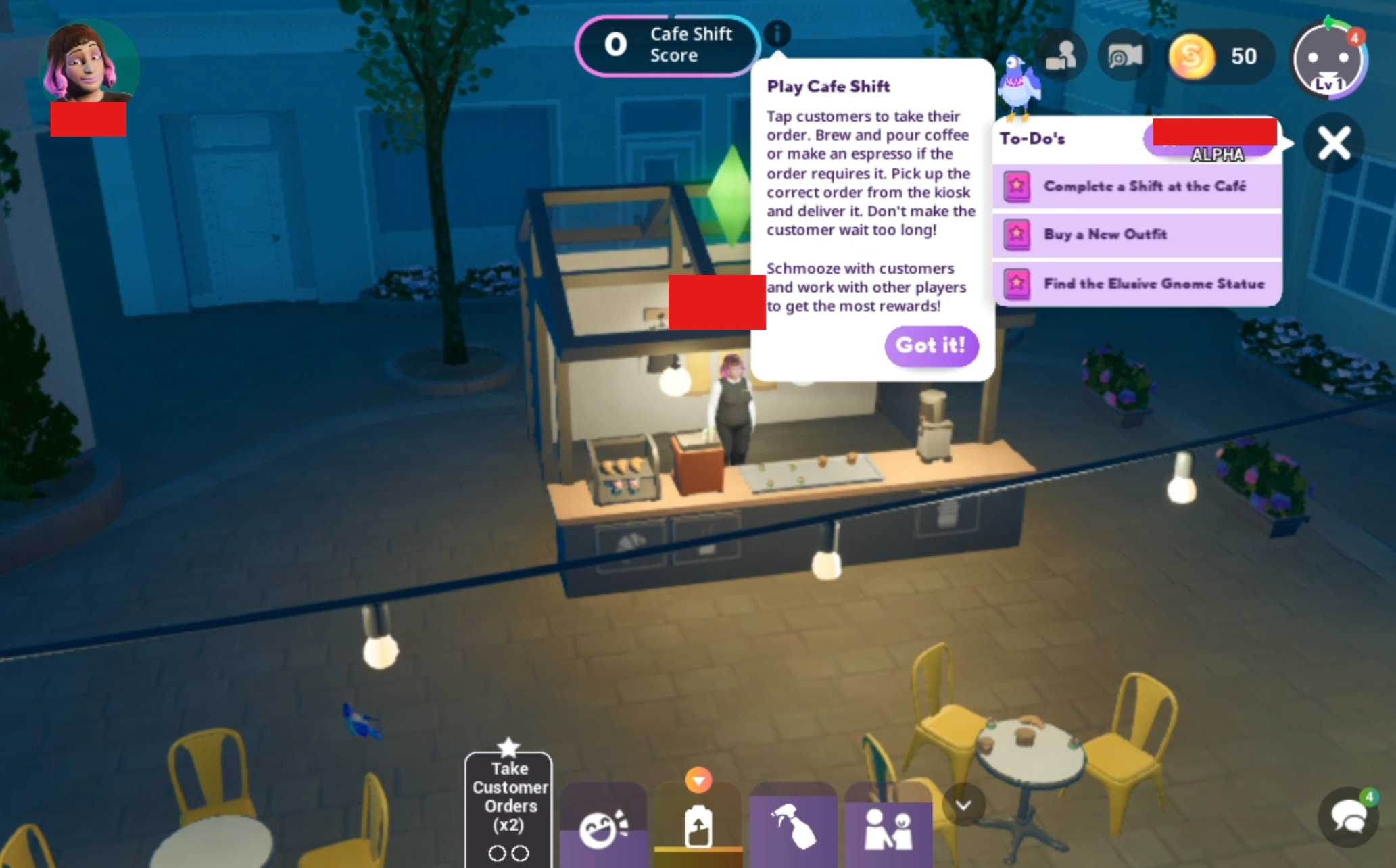Choose the spray bottle cleaning action

point(793,826)
